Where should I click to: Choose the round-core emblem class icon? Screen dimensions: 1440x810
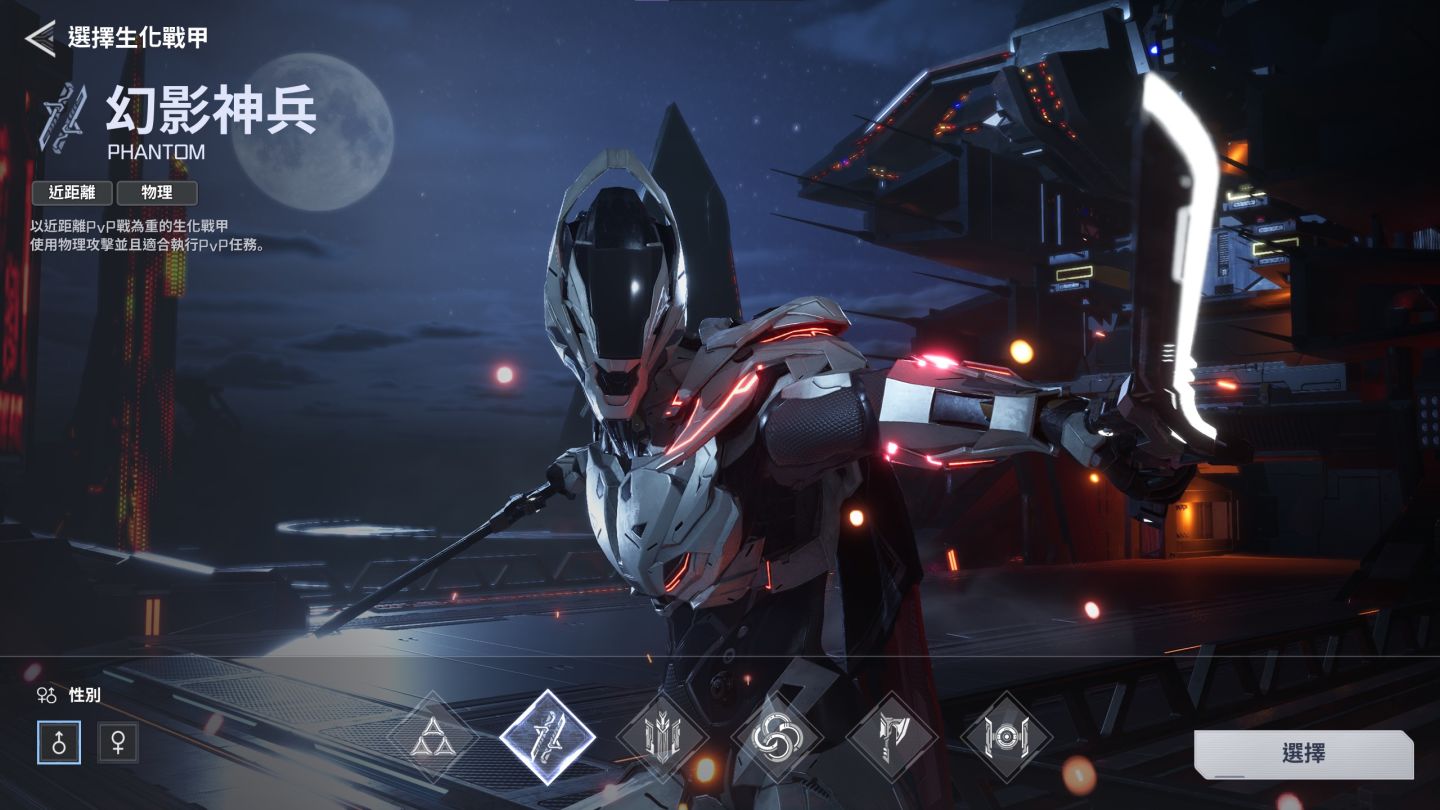tap(1006, 739)
